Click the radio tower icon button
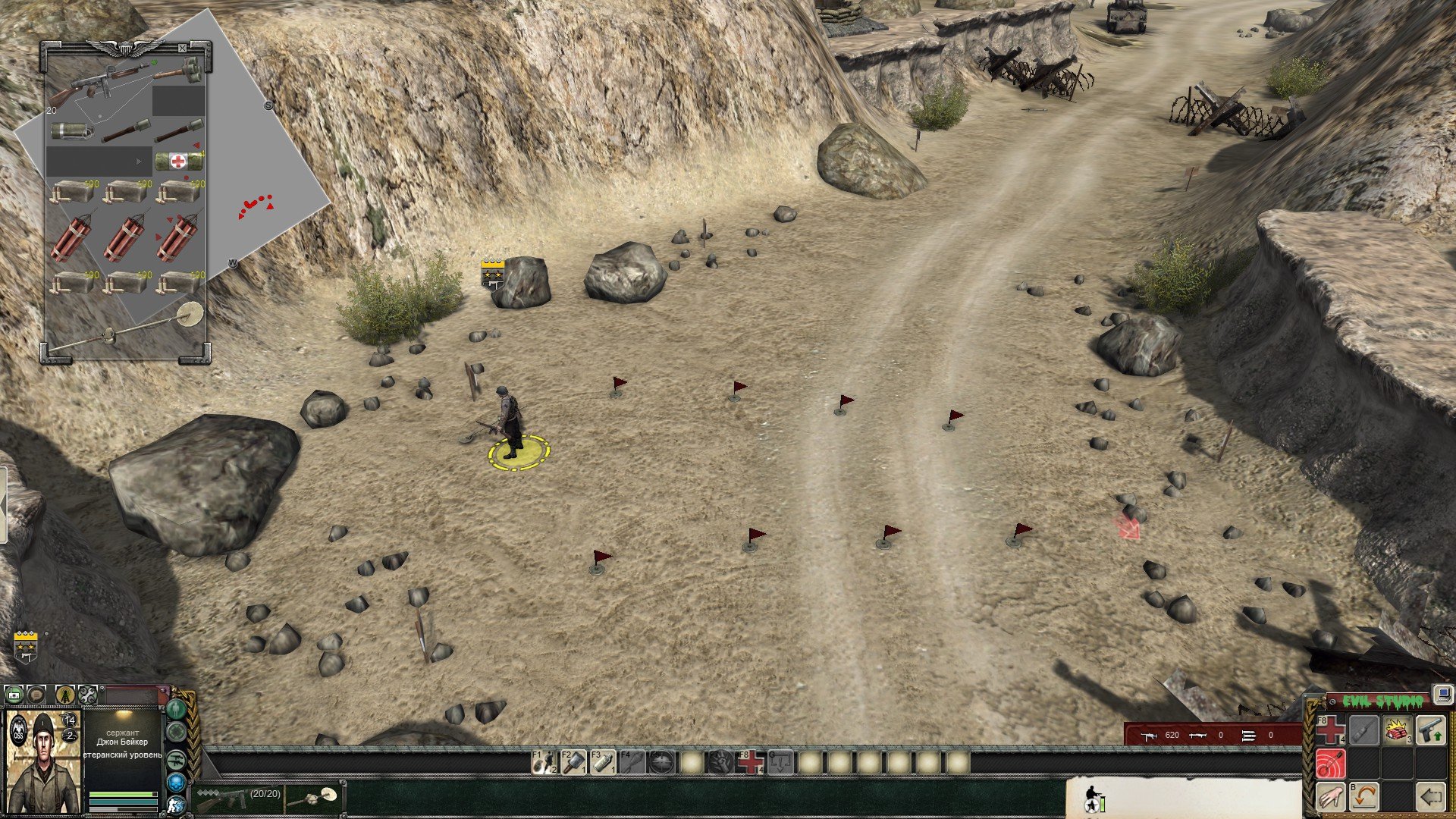1456x819 pixels. pyautogui.click(x=65, y=694)
